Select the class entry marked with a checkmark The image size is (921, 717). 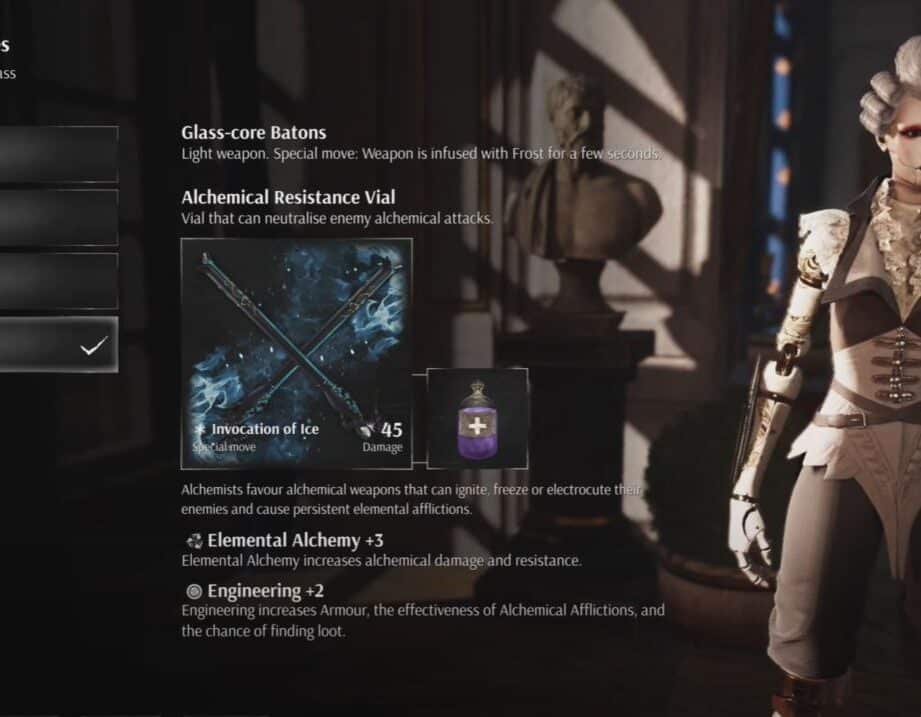(57, 345)
